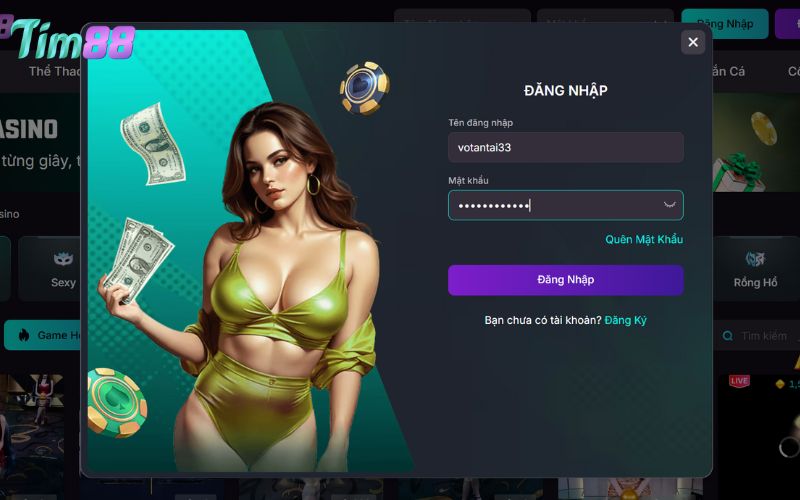Image resolution: width=800 pixels, height=500 pixels.
Task: Follow the Đăng Ký registration link
Action: 625,320
